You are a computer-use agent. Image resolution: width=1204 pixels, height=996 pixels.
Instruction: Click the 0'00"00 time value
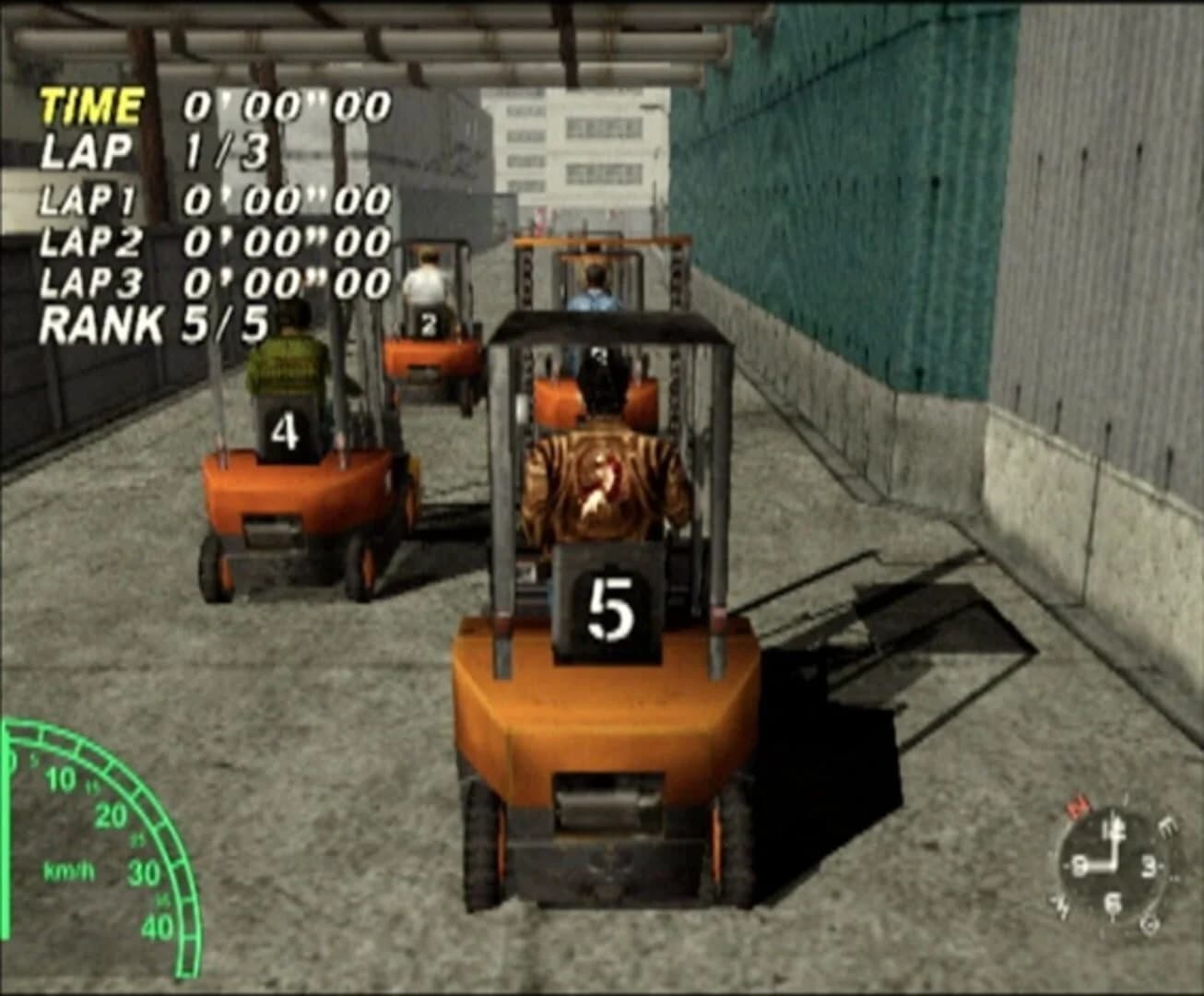288,104
